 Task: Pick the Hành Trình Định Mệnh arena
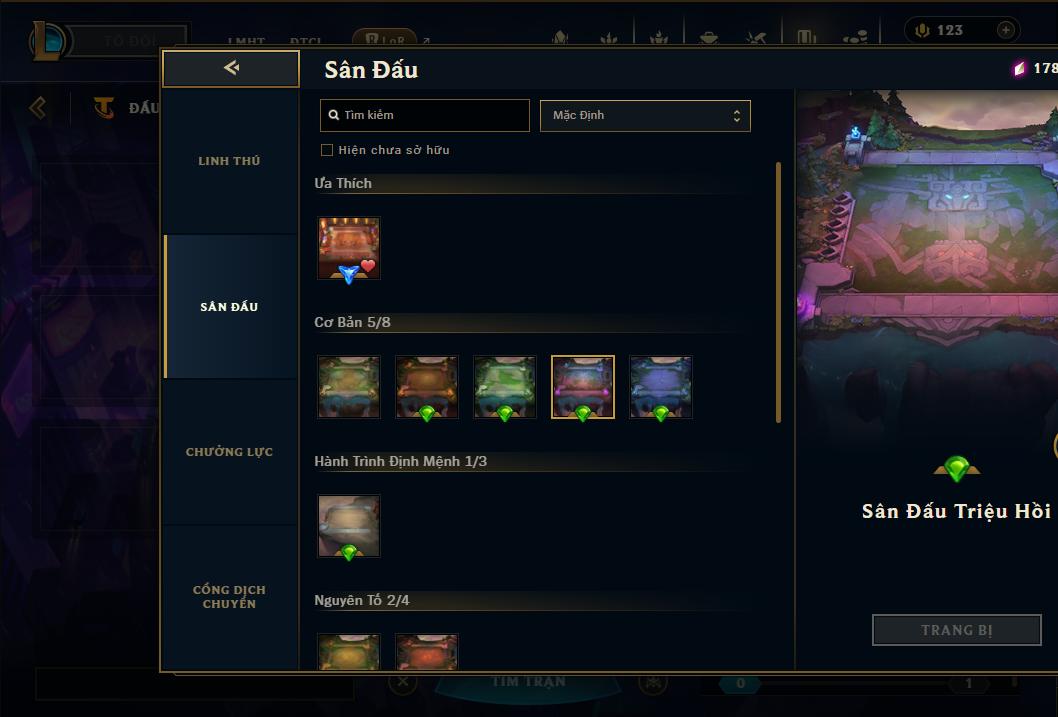(349, 525)
